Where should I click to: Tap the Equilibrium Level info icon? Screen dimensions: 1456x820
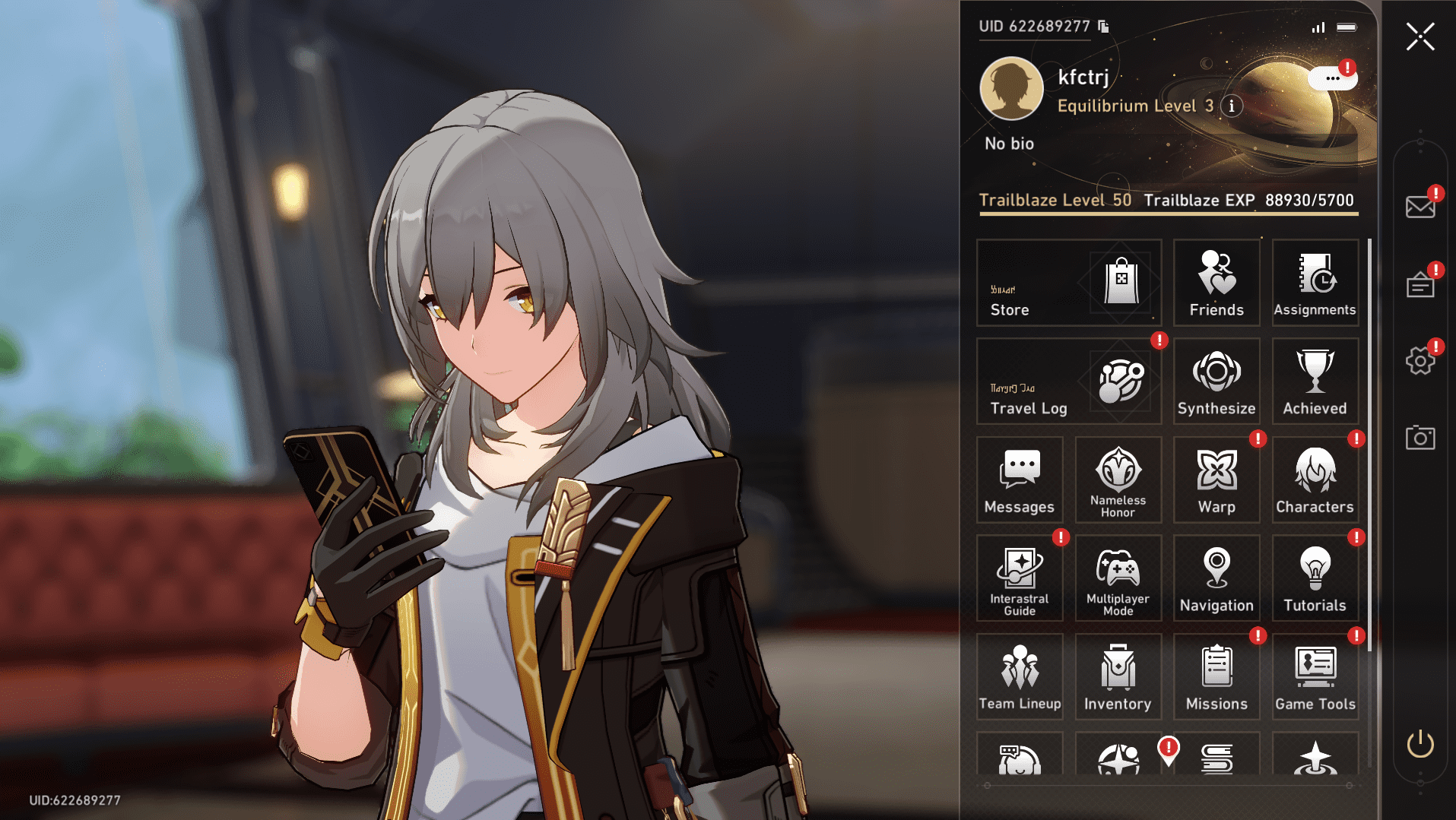click(x=1232, y=106)
